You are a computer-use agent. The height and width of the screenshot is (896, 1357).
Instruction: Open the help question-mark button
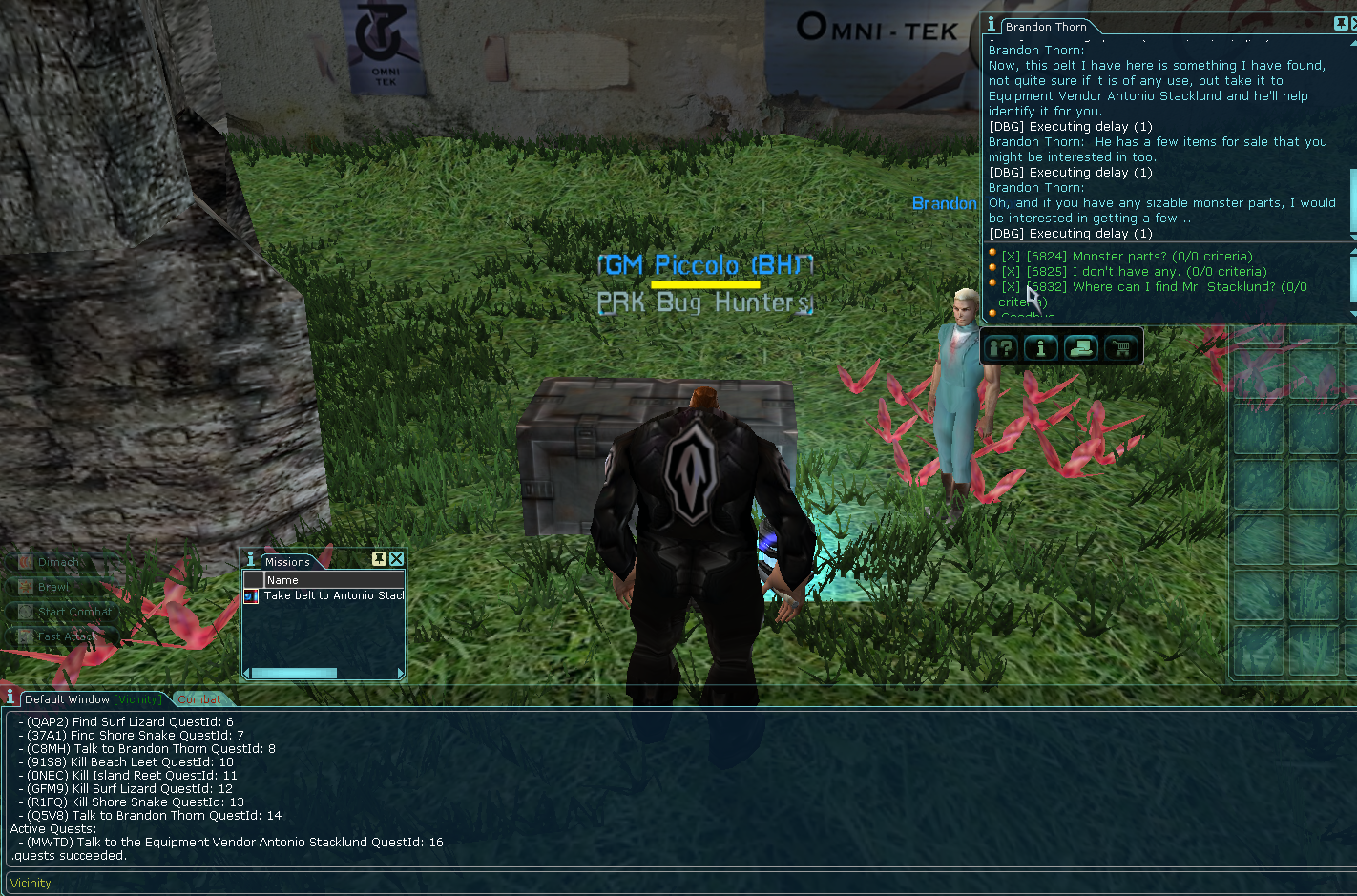tap(1001, 348)
